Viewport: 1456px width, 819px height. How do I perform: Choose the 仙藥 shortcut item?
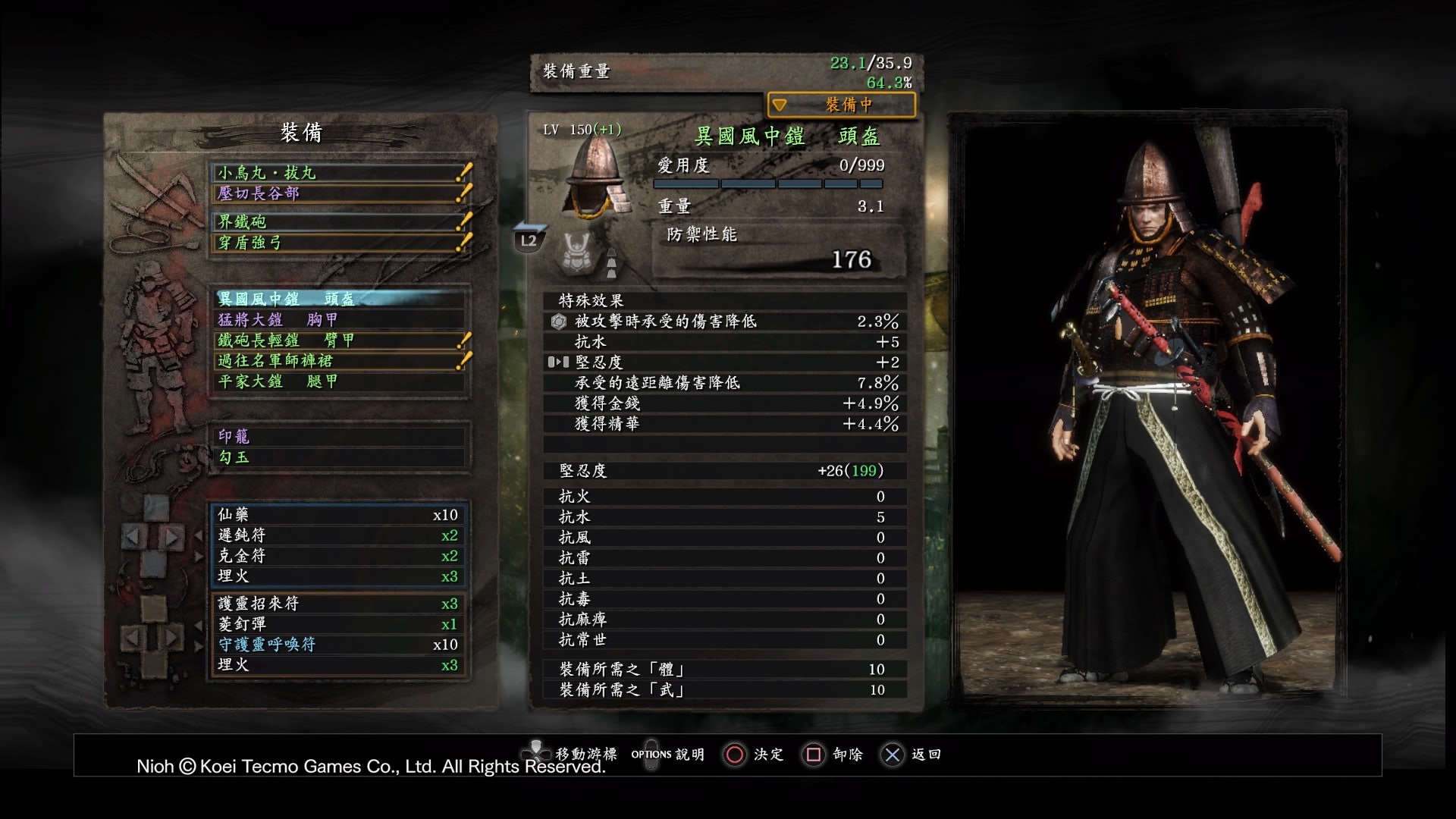[337, 515]
